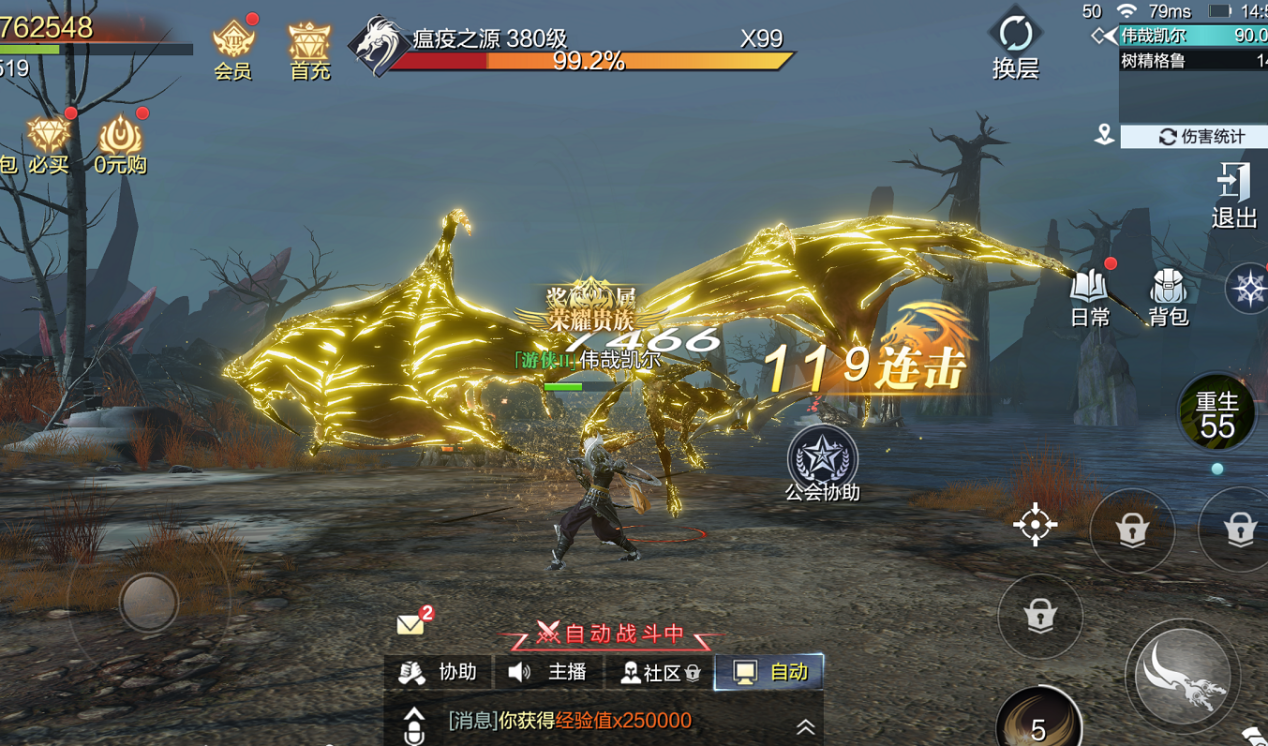Open the mail envelope with 2 notifications

point(411,624)
